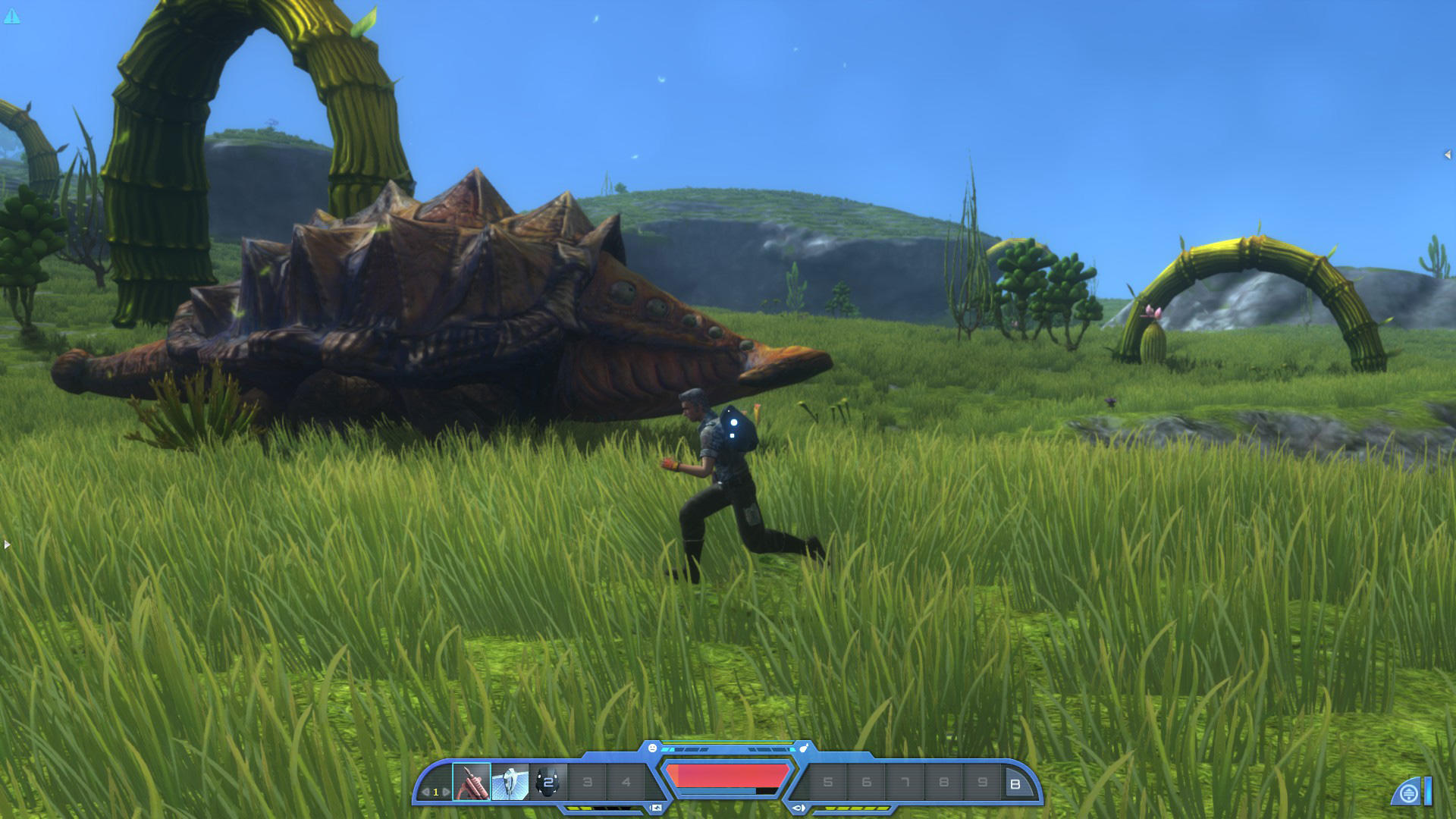The image size is (1456, 819).
Task: Click the left arrow beside hotbar page number 1
Action: (427, 791)
